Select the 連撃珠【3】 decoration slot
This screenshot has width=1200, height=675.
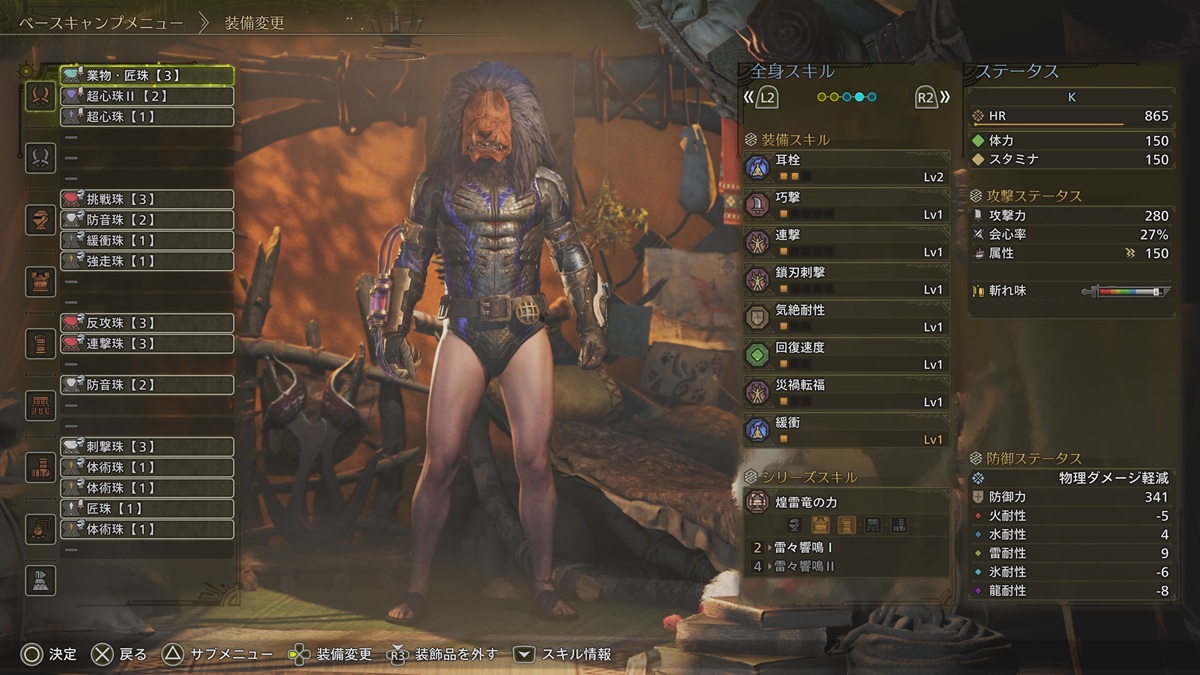(147, 343)
